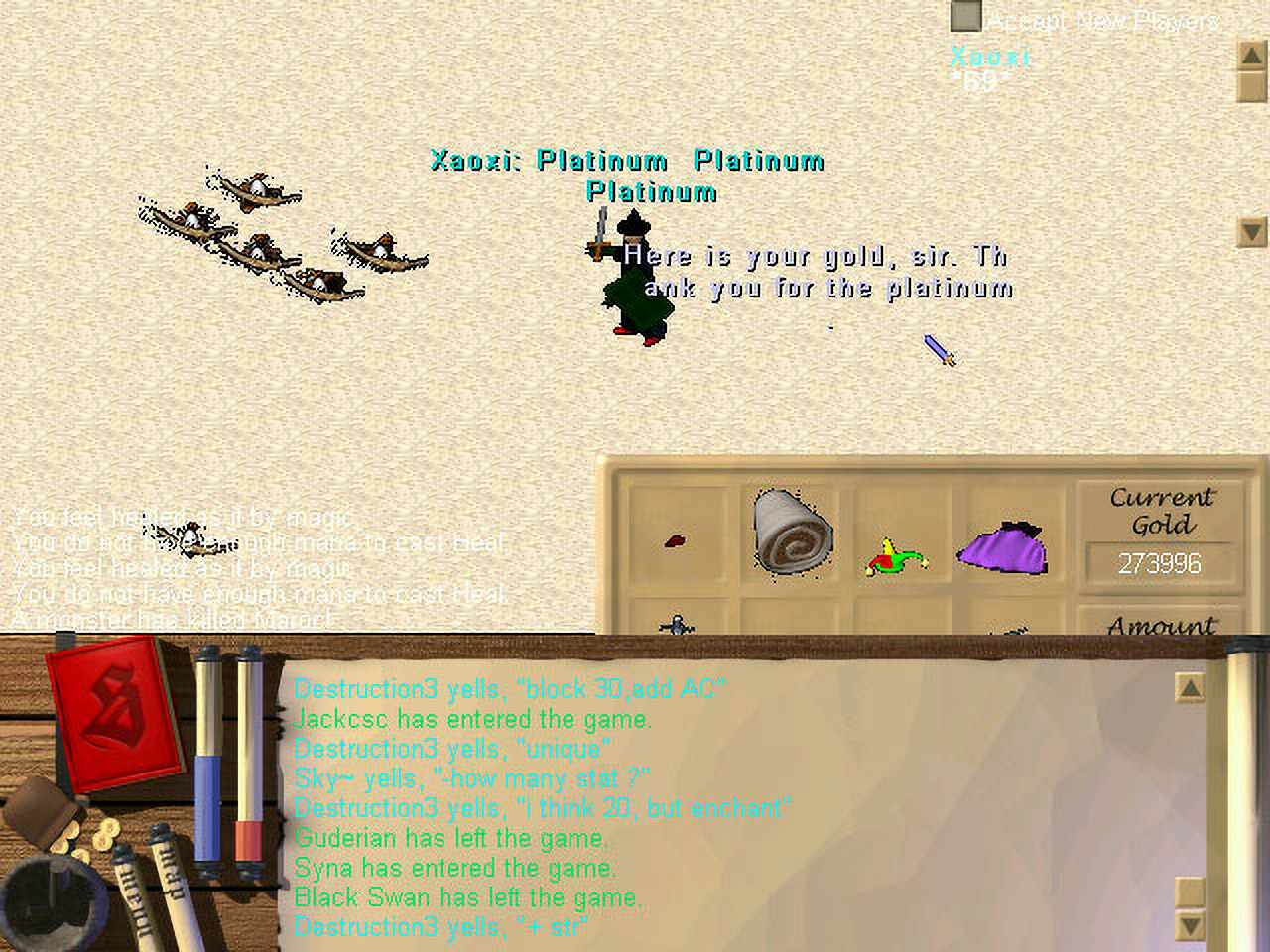The width and height of the screenshot is (1270, 952).
Task: Toggle the Accept New Players checkbox
Action: coord(965,17)
